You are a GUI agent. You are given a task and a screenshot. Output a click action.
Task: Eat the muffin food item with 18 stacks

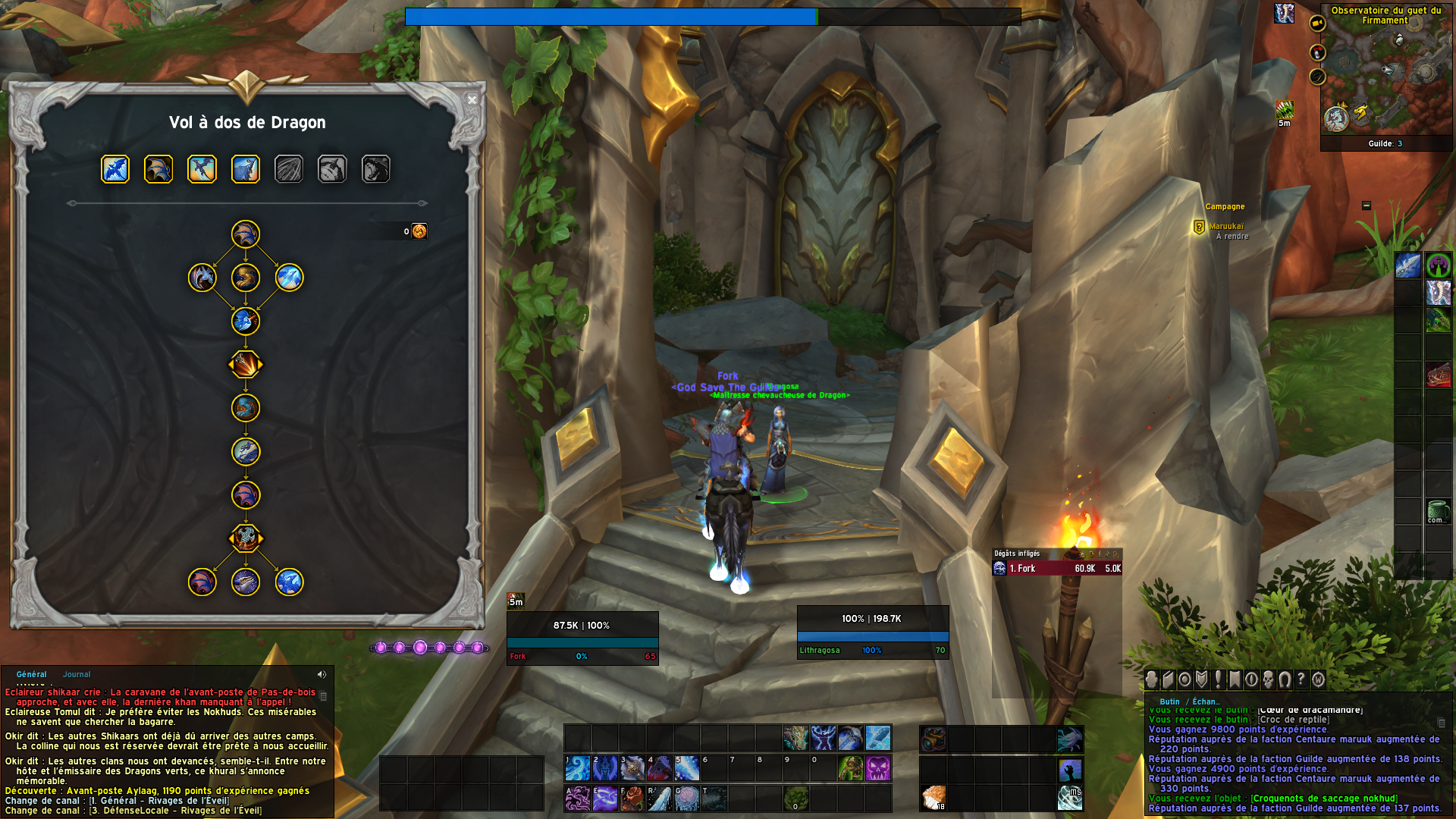933,799
